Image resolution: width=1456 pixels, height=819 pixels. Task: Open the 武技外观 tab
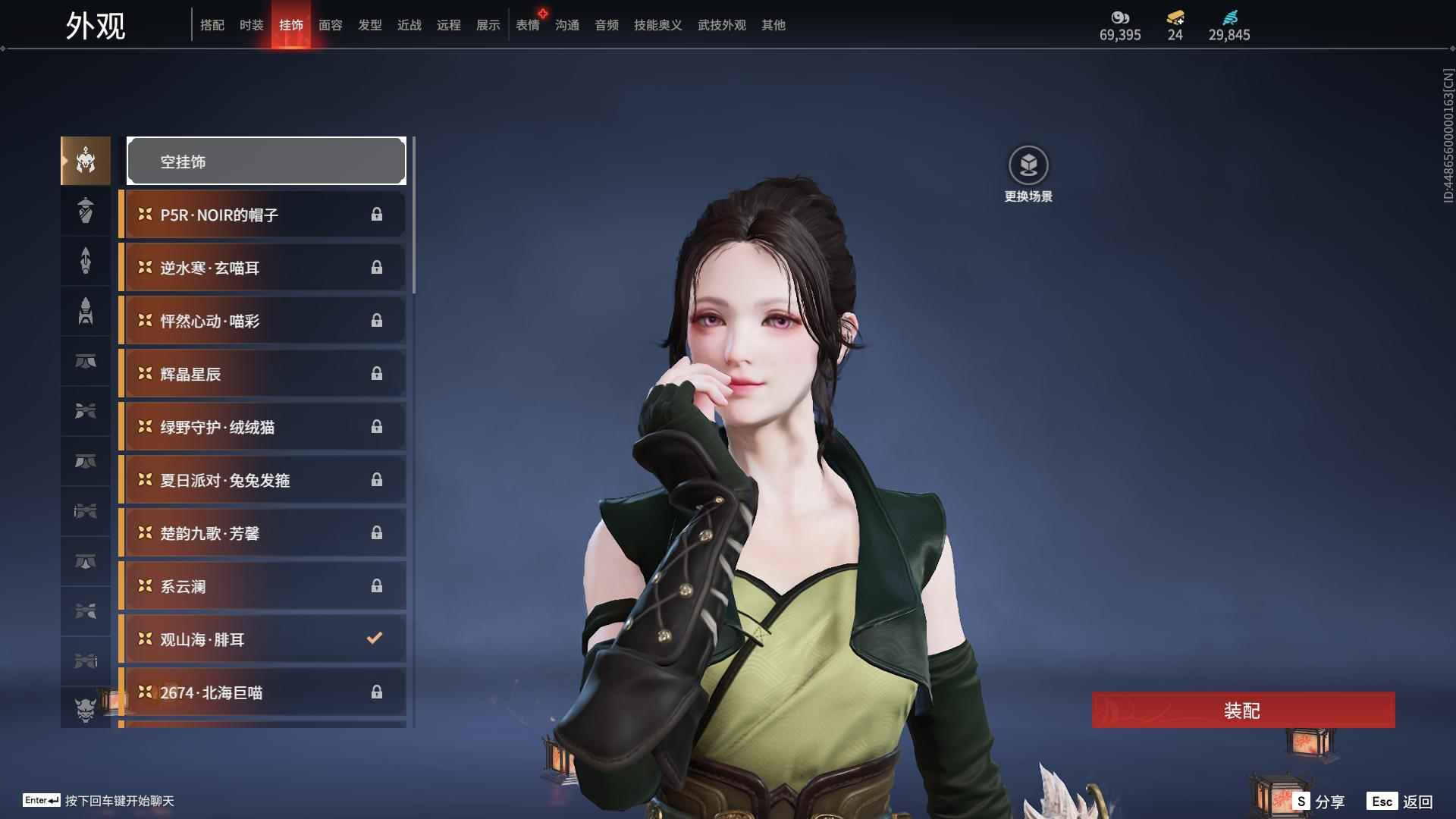tap(721, 25)
